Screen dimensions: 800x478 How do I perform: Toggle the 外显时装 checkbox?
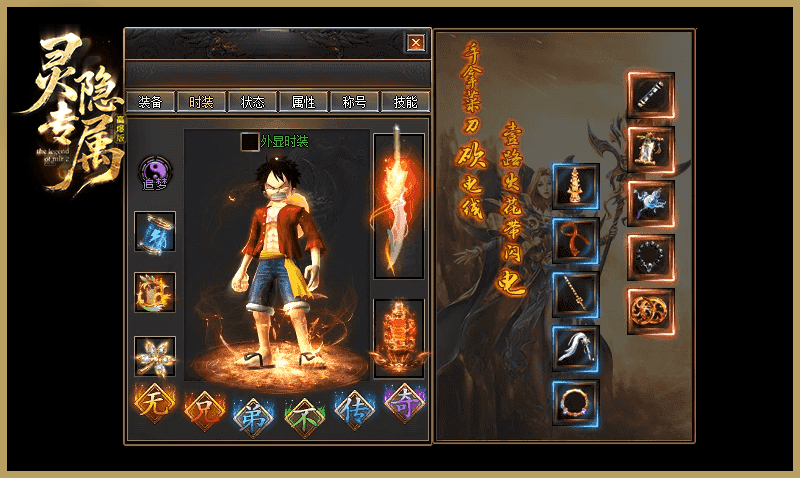tap(249, 142)
